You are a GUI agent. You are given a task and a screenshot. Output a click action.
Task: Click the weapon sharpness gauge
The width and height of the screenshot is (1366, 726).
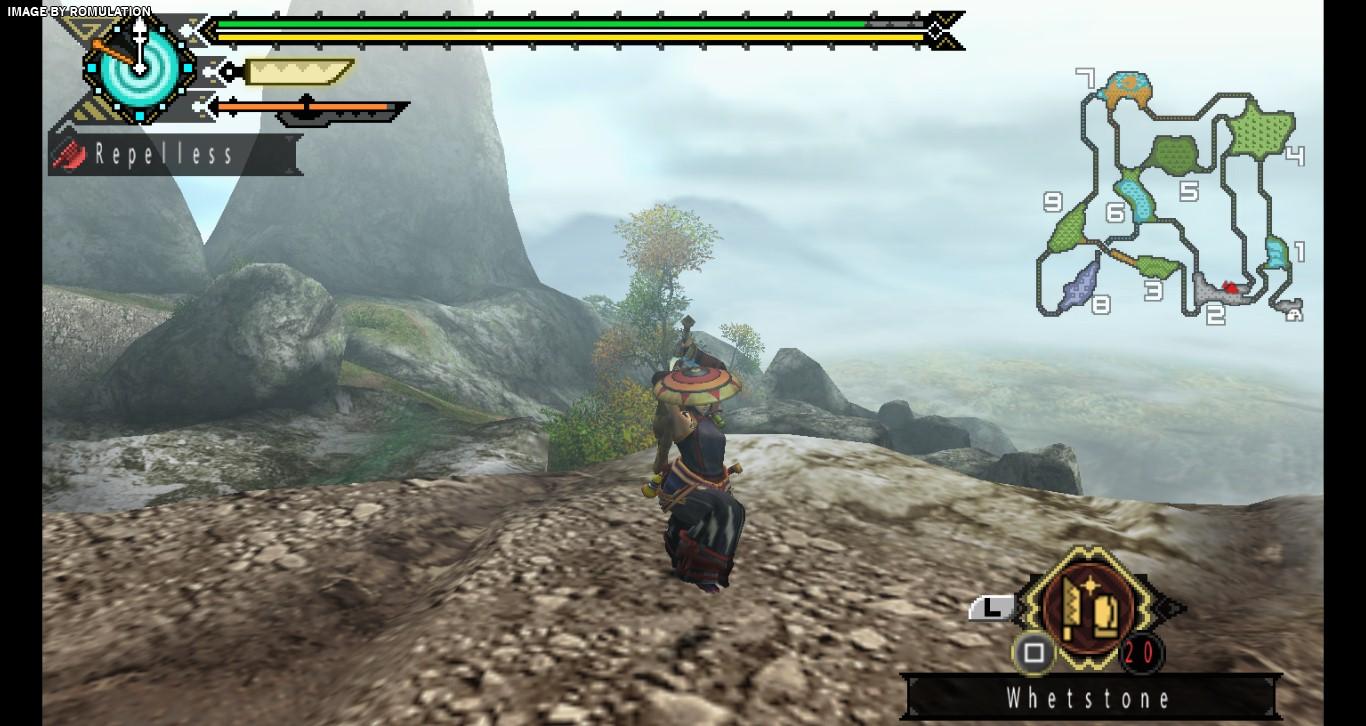pyautogui.click(x=298, y=72)
